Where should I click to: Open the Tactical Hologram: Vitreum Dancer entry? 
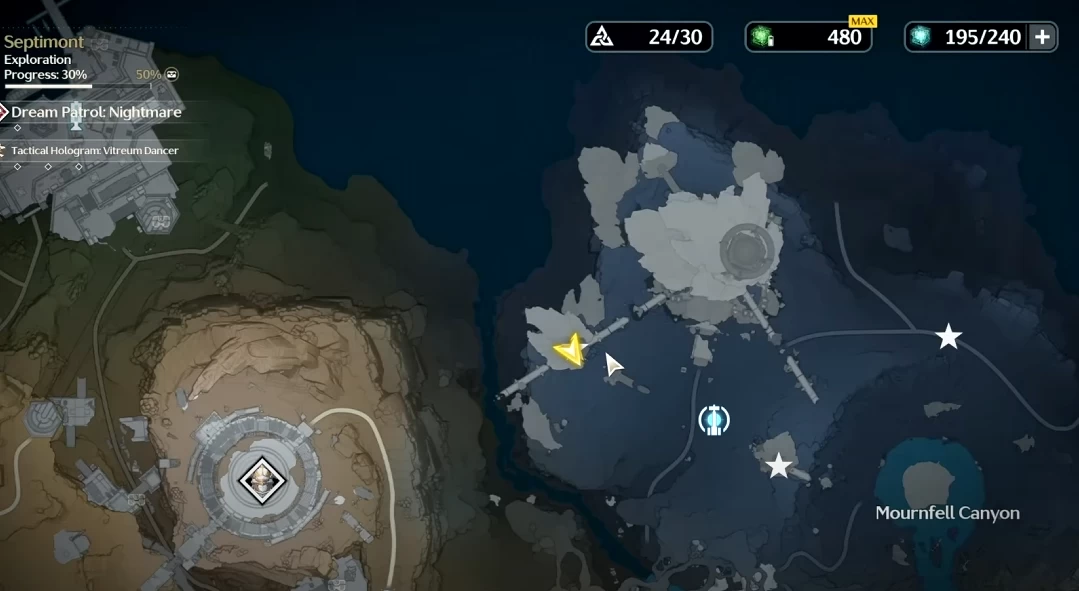(x=94, y=150)
